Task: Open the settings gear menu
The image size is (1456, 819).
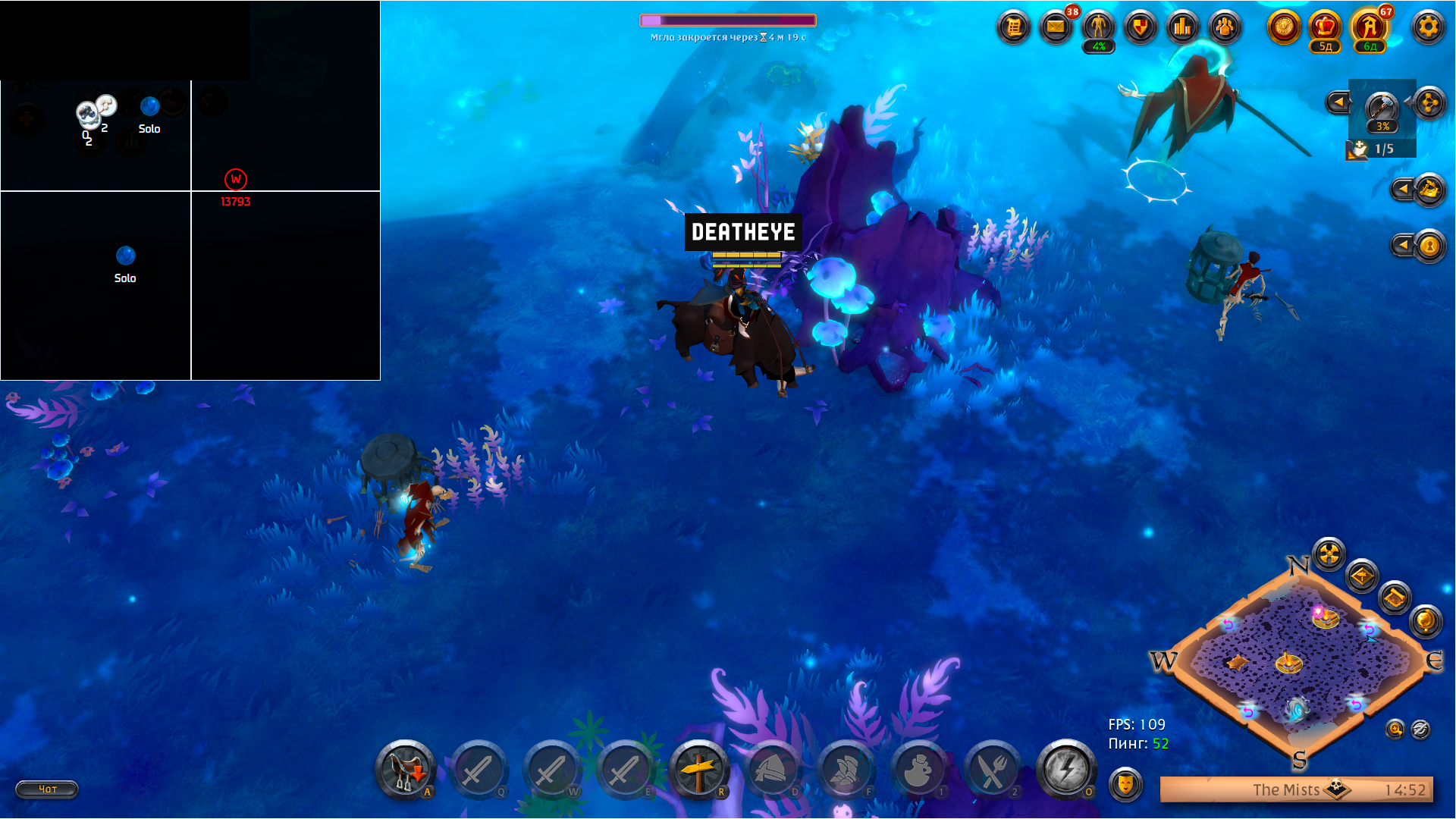Action: tap(1428, 28)
